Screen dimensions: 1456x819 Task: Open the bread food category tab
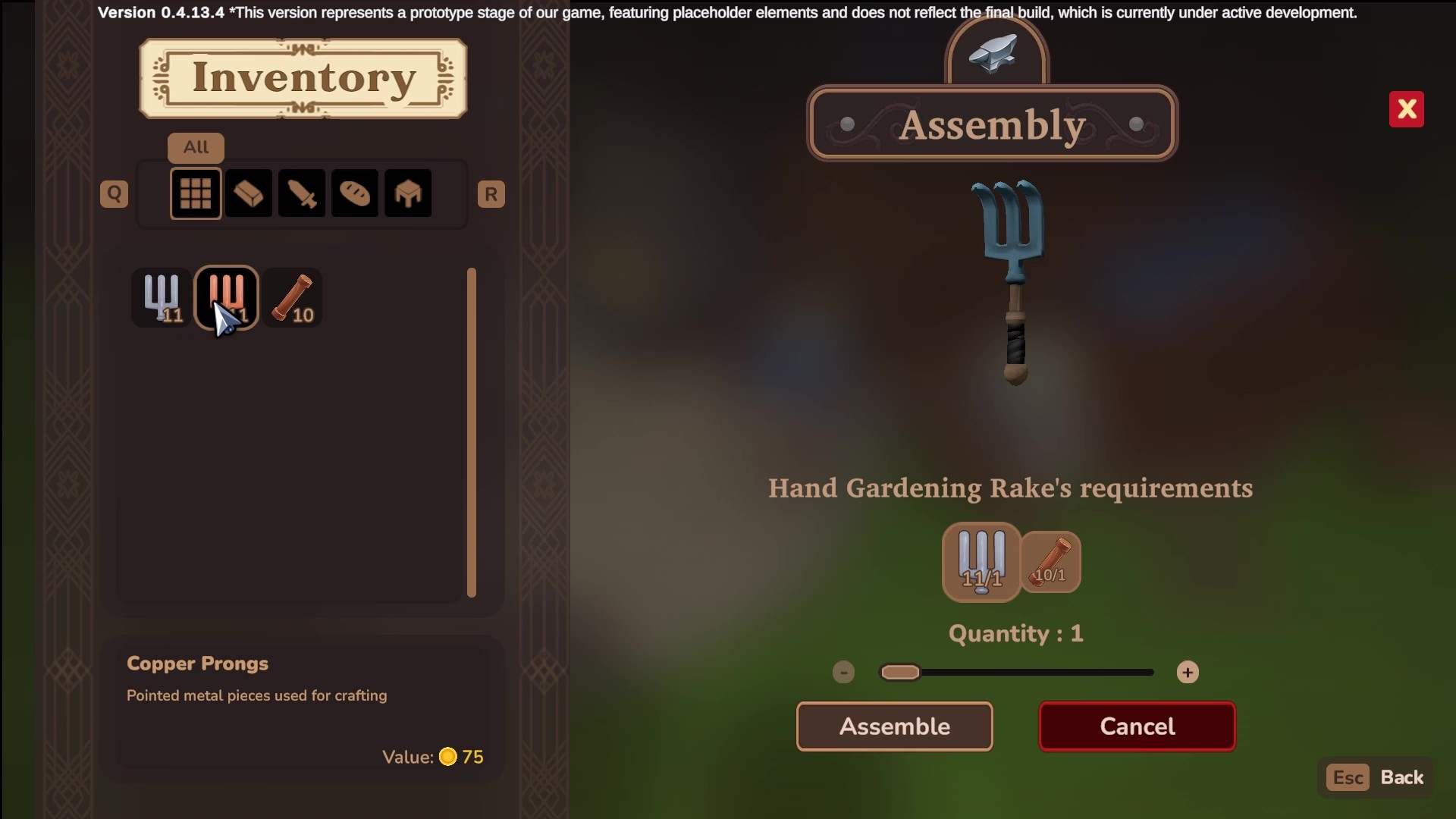click(355, 194)
